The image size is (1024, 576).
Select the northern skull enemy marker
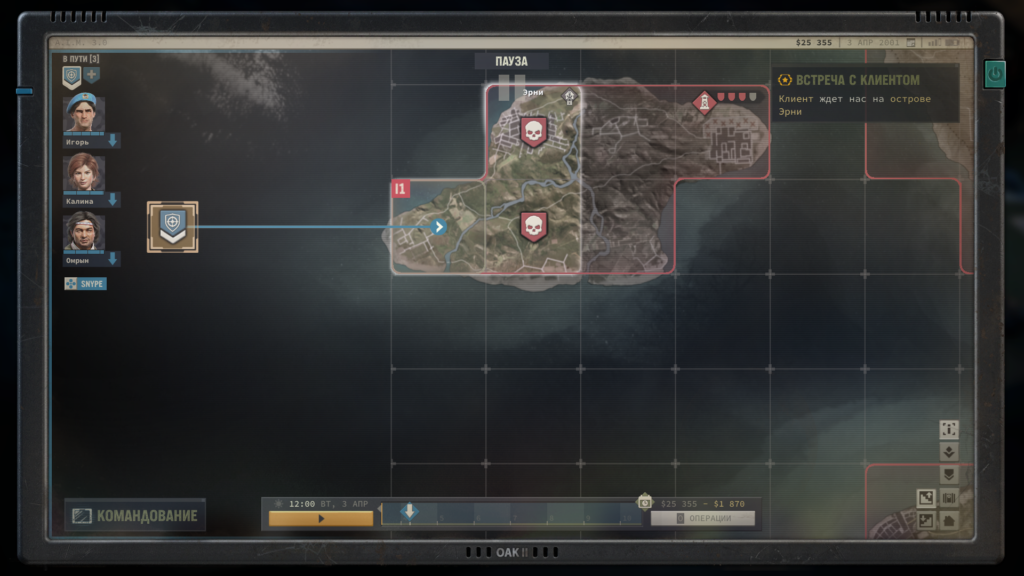coord(533,131)
